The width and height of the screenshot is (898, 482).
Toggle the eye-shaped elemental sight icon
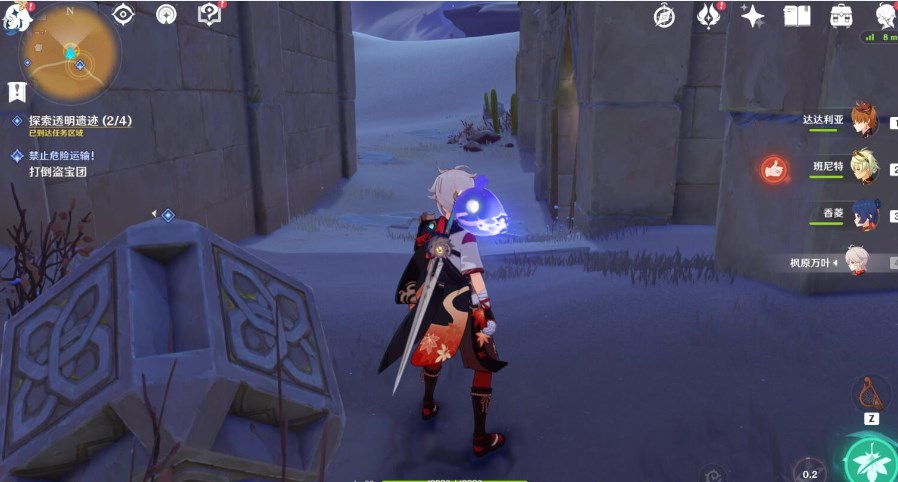click(x=123, y=14)
